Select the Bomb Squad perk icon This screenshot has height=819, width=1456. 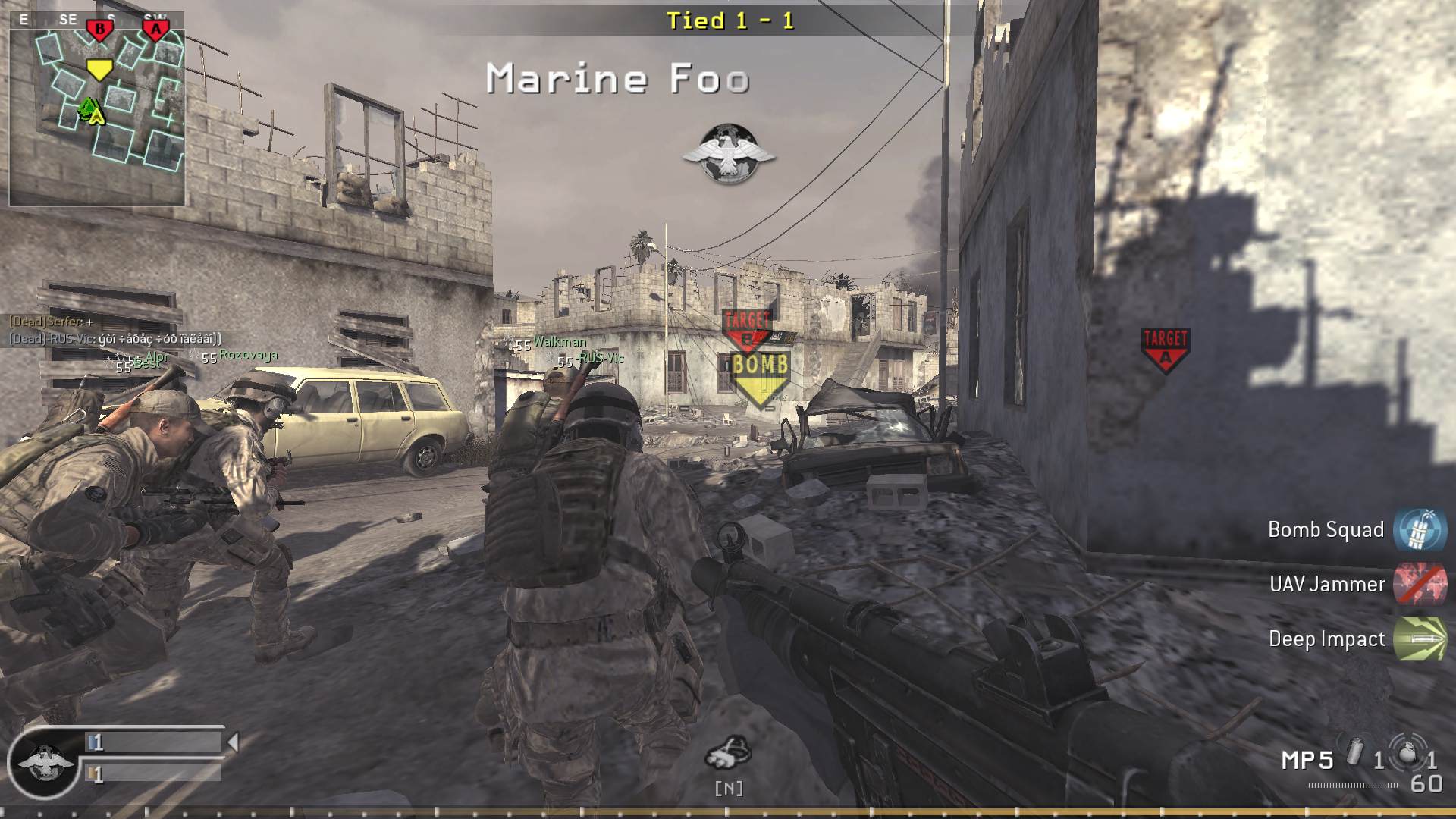1422,530
